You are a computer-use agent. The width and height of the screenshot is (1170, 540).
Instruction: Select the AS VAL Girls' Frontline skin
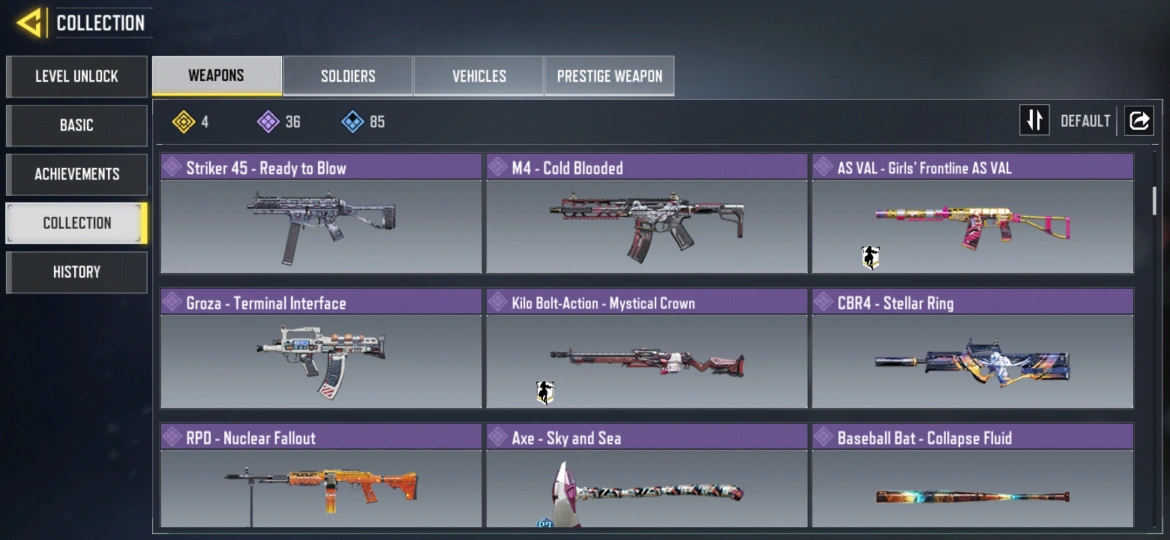click(x=972, y=214)
